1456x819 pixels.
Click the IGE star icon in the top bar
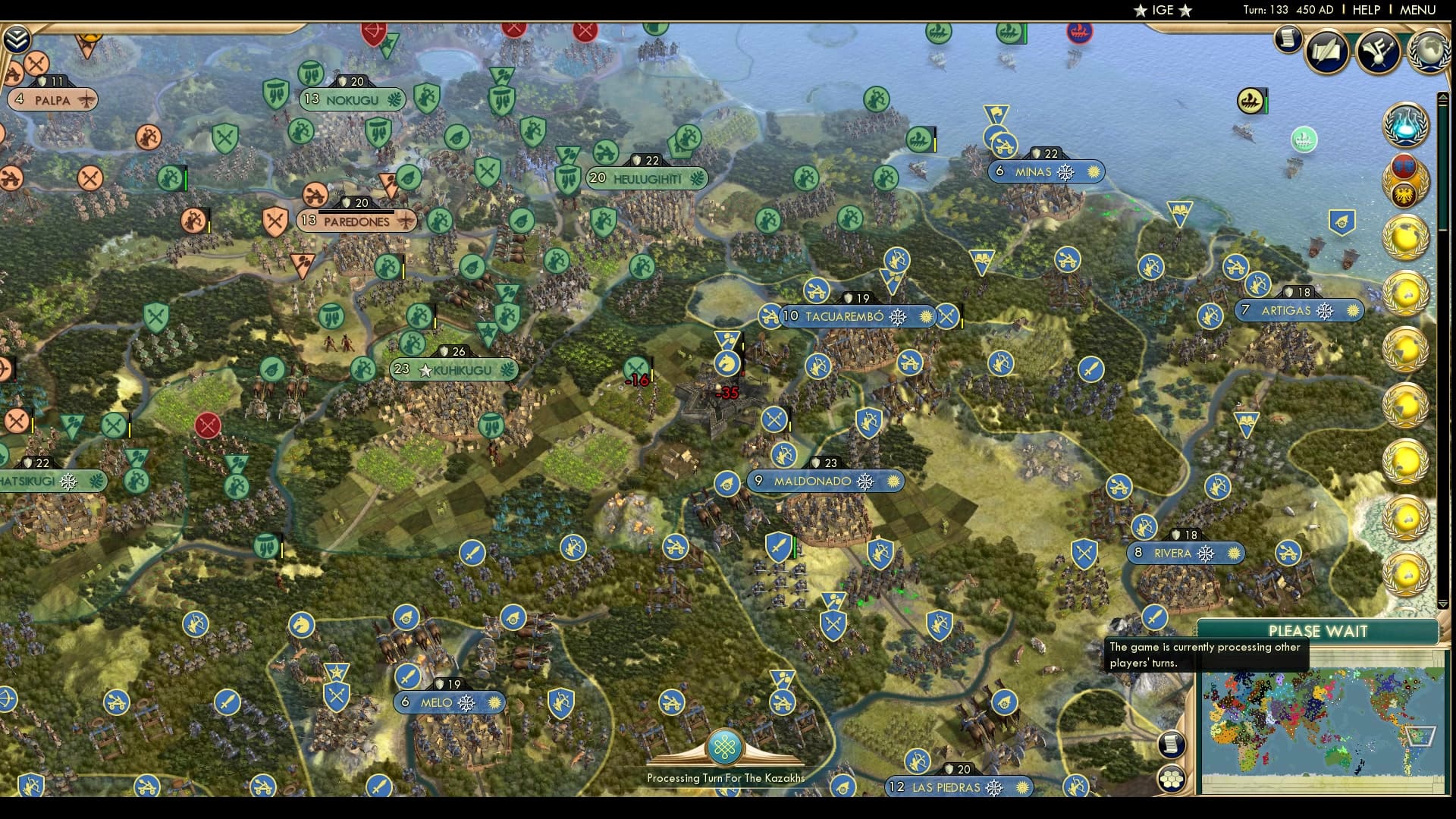1156,11
